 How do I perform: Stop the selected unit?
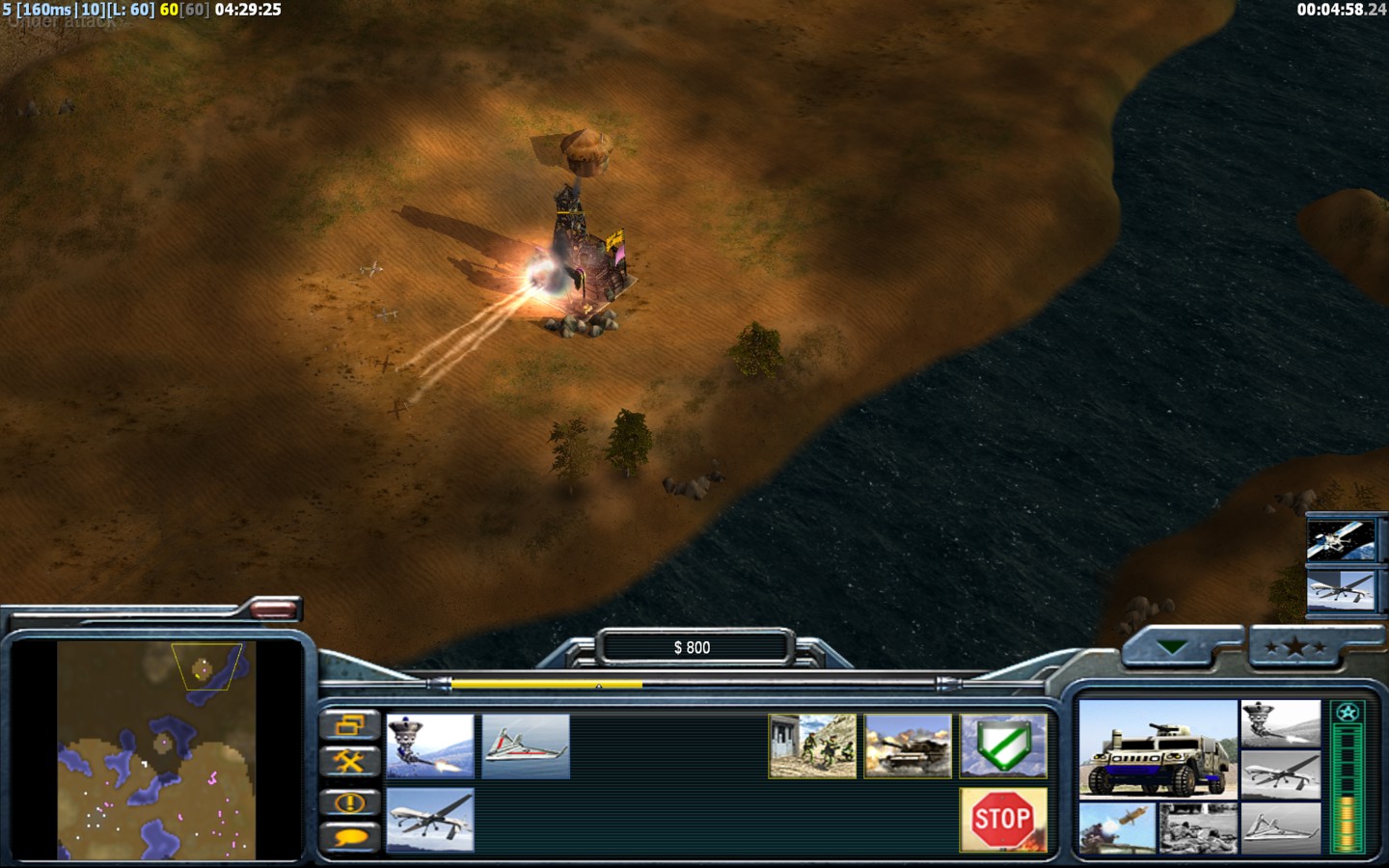[x=1003, y=820]
